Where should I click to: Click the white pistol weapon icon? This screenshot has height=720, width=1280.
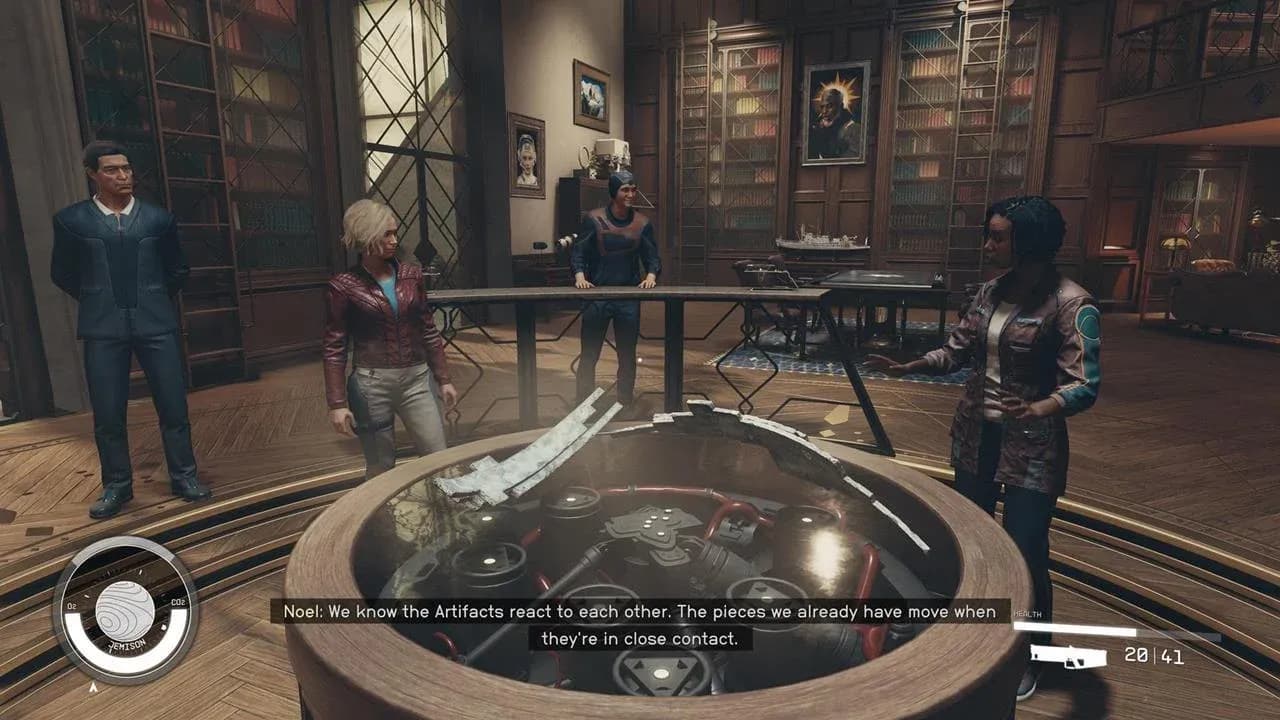1066,656
